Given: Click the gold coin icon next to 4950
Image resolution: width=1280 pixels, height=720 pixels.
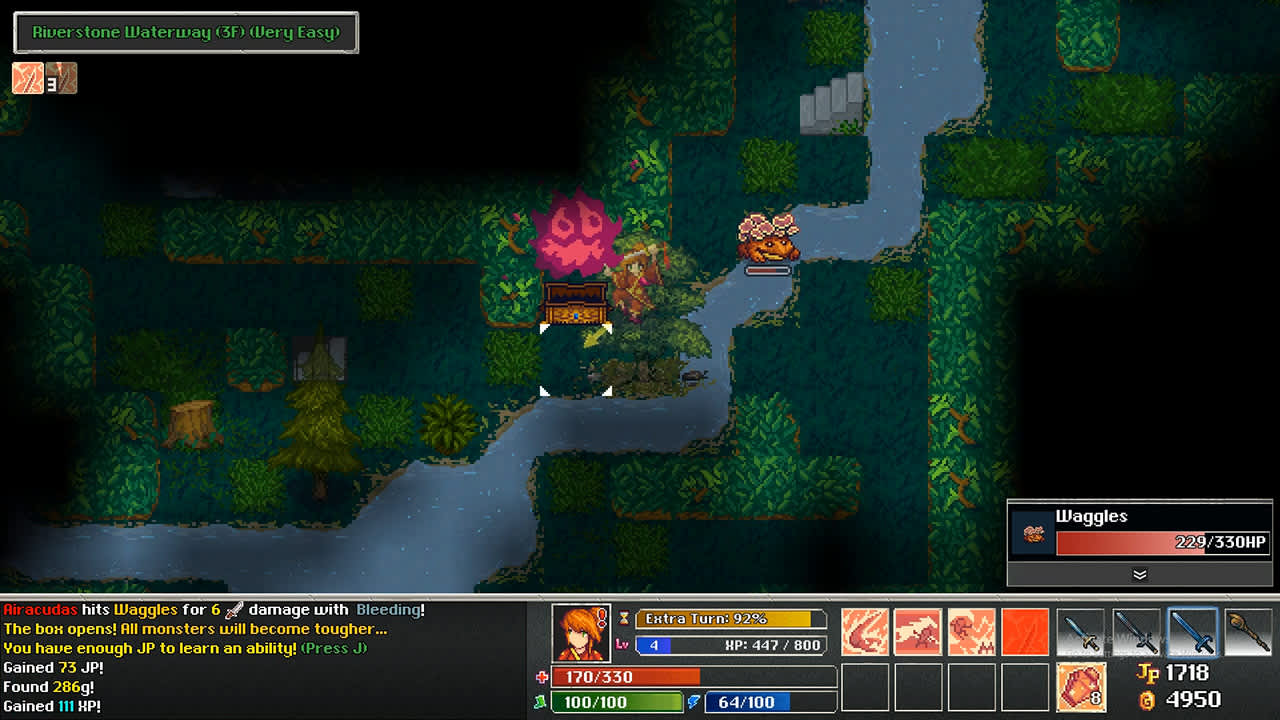Looking at the screenshot, I should (x=1146, y=700).
